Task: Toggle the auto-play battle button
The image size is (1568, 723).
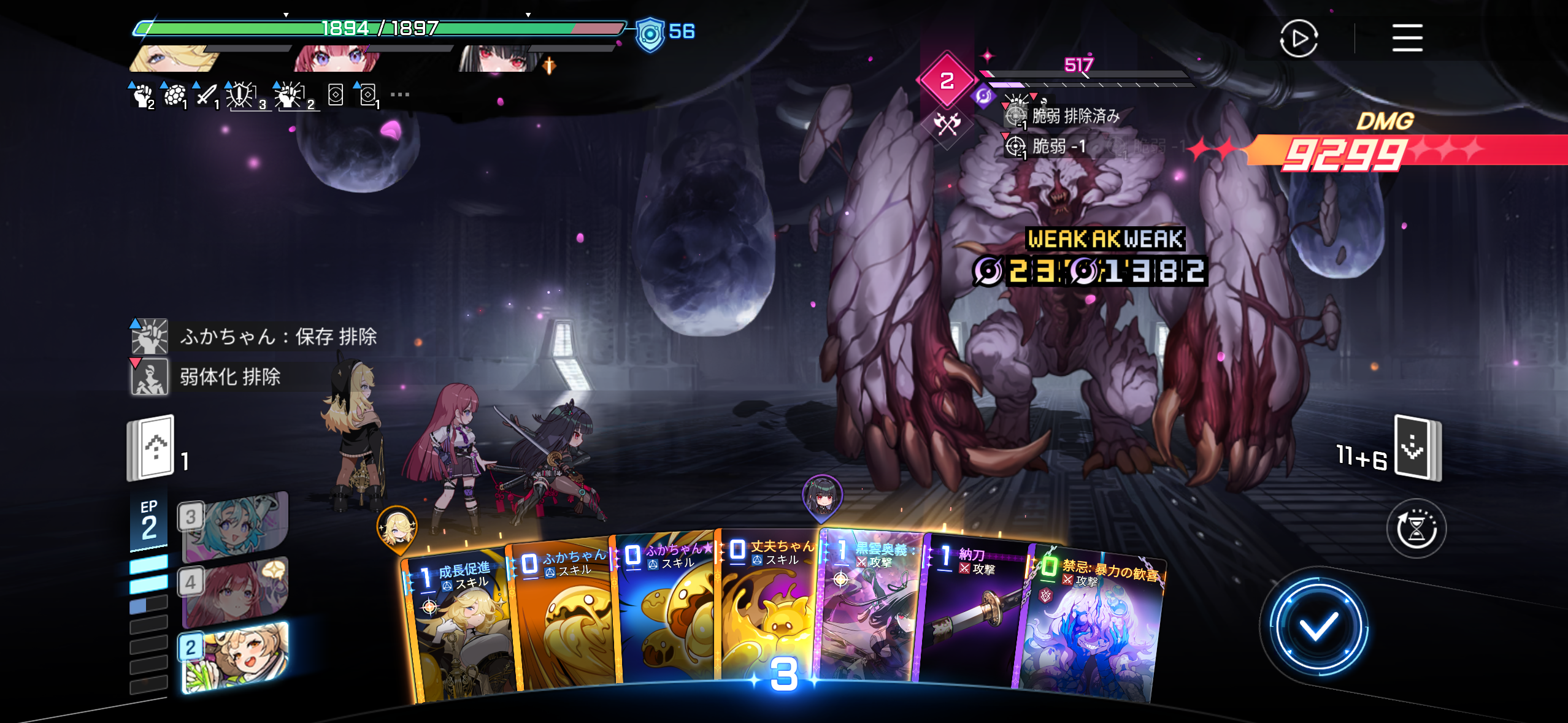Action: pos(1299,39)
